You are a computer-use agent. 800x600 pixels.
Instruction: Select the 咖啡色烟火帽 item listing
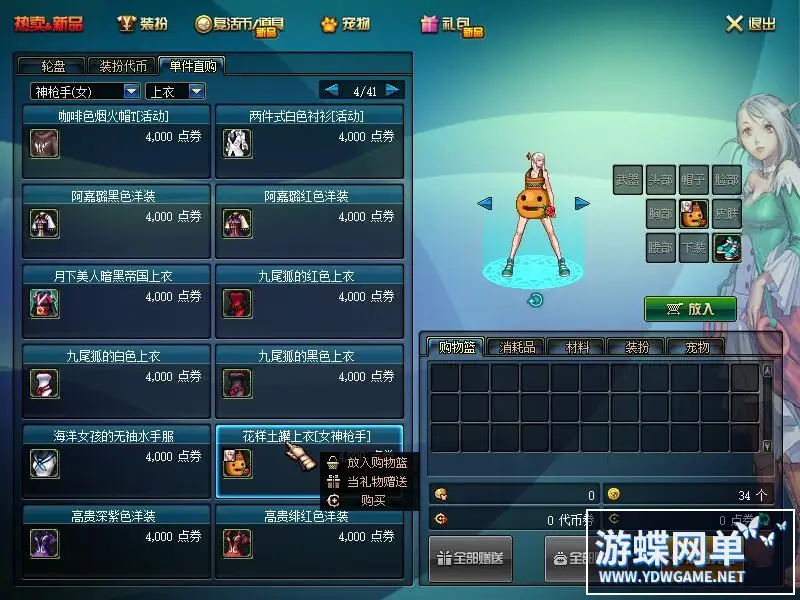pyautogui.click(x=116, y=142)
